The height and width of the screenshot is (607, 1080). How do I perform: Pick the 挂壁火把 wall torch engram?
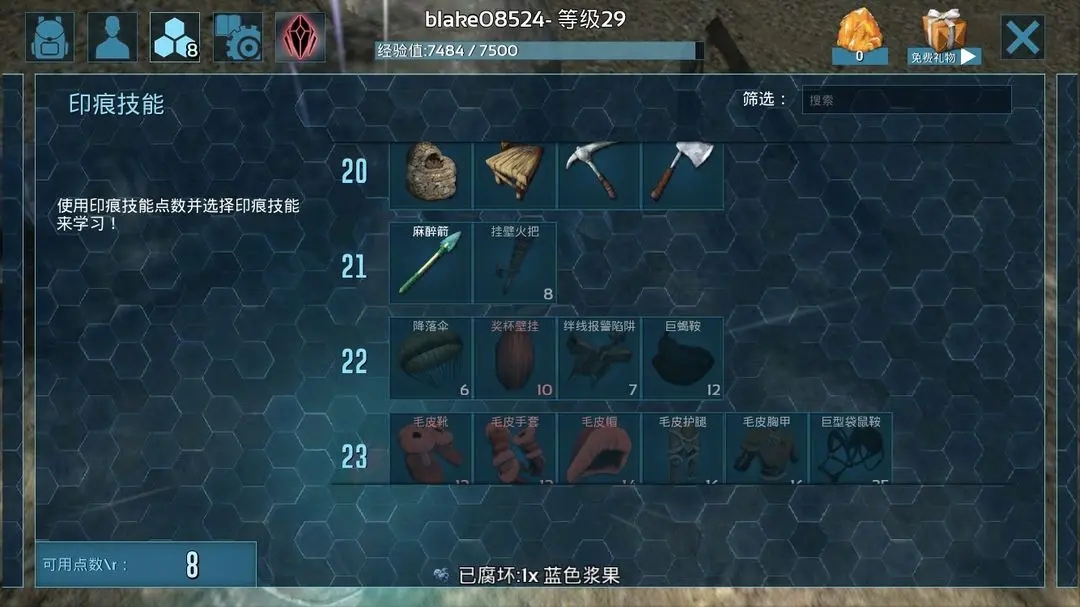[514, 263]
